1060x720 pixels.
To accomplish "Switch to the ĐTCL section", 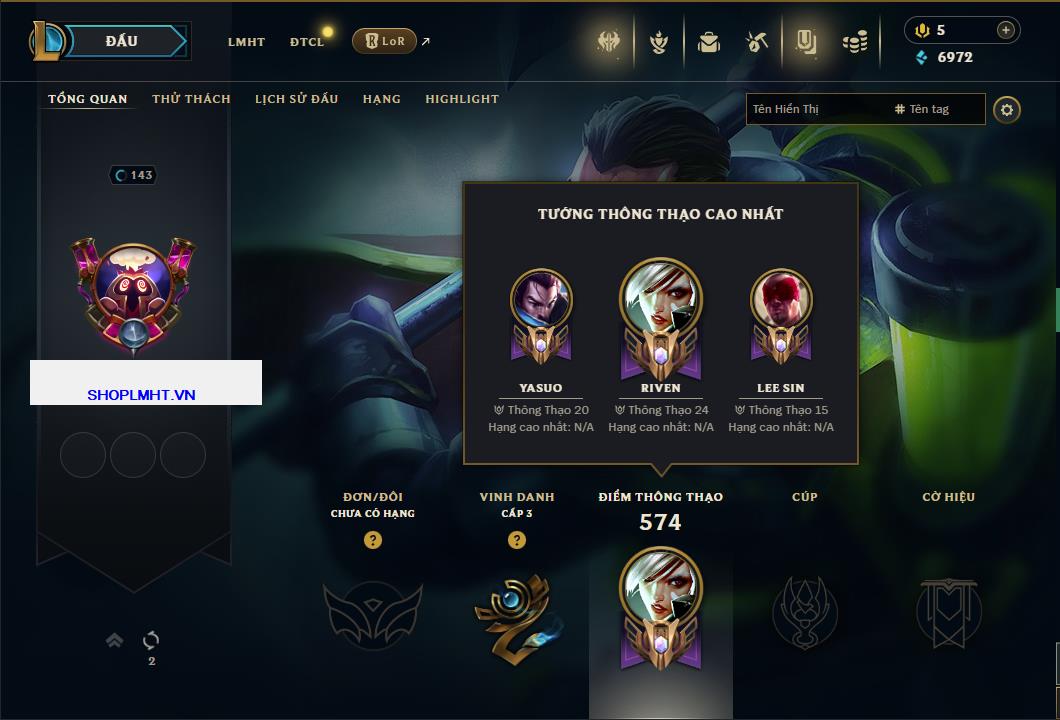I will pyautogui.click(x=307, y=42).
